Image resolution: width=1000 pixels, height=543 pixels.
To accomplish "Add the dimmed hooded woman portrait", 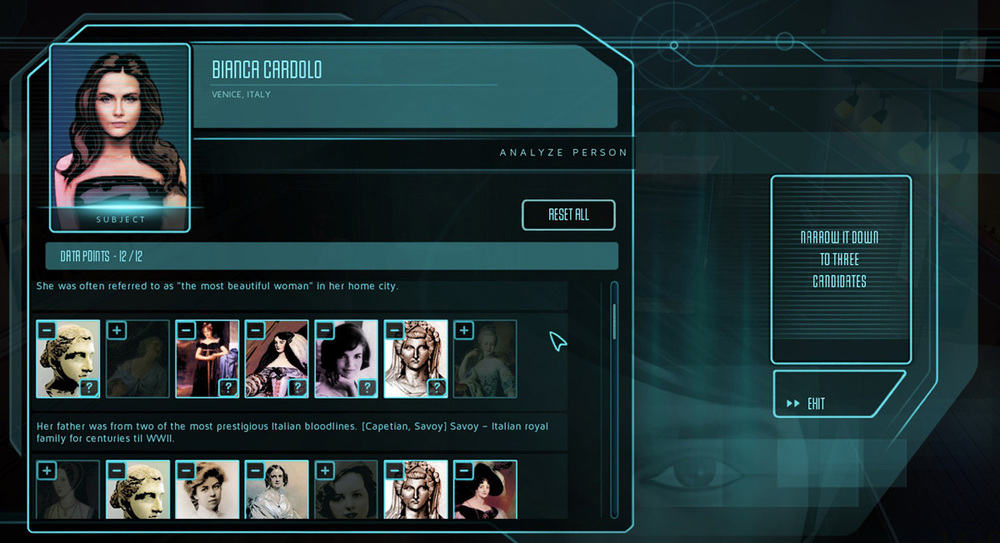I will (46, 470).
